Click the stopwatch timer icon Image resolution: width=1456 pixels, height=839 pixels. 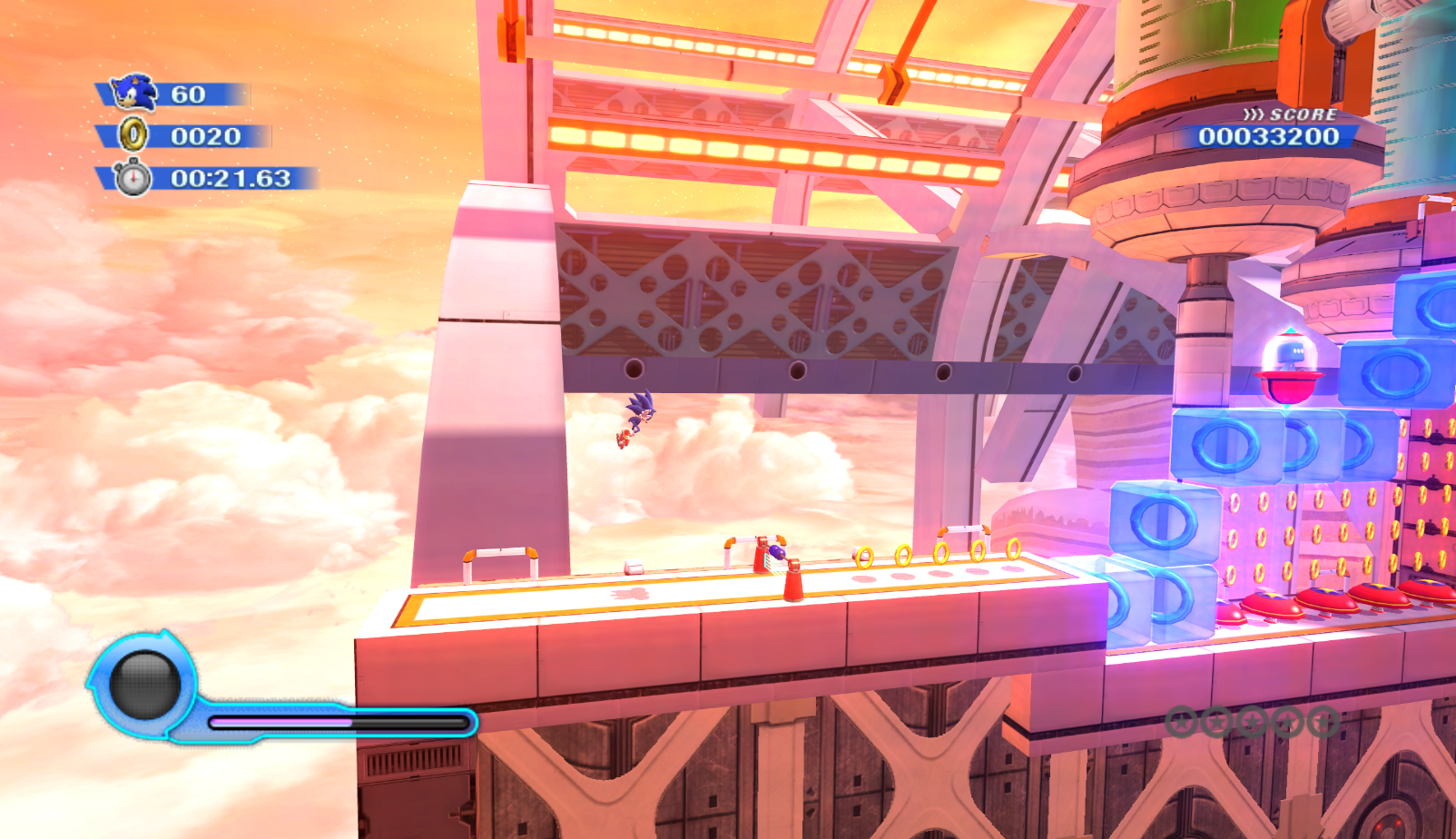coord(134,180)
